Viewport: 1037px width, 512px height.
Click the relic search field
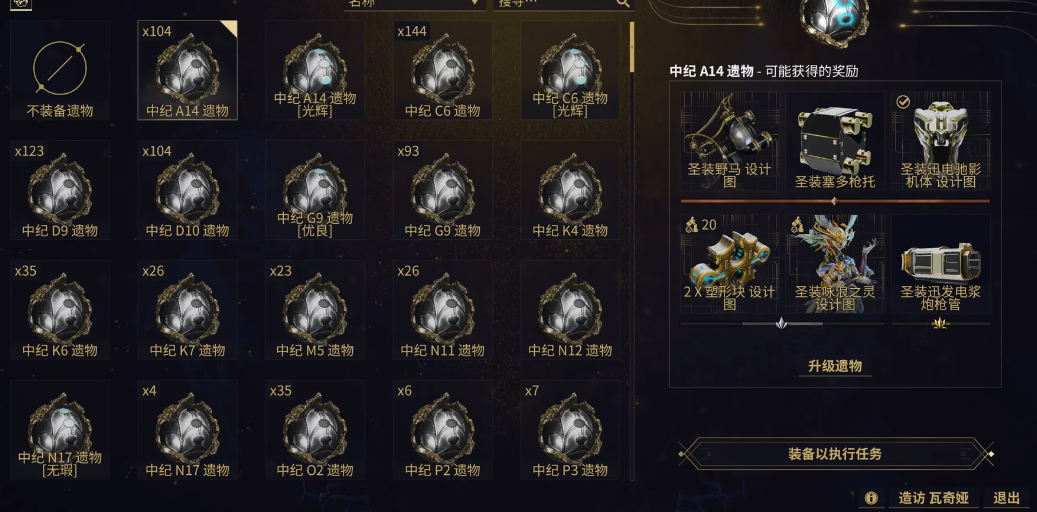pos(555,3)
